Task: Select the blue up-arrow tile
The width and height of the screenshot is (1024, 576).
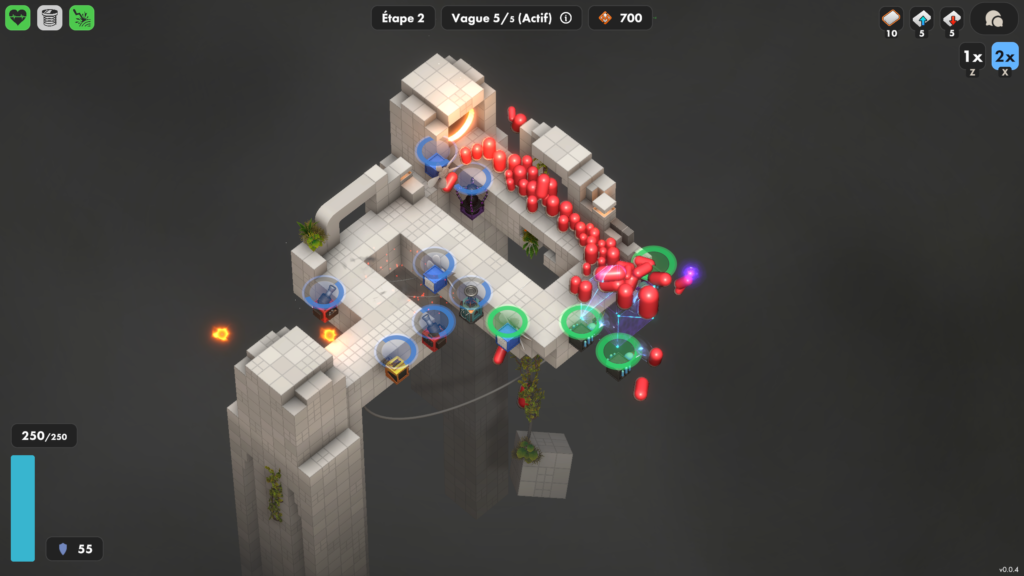Action: (x=921, y=18)
